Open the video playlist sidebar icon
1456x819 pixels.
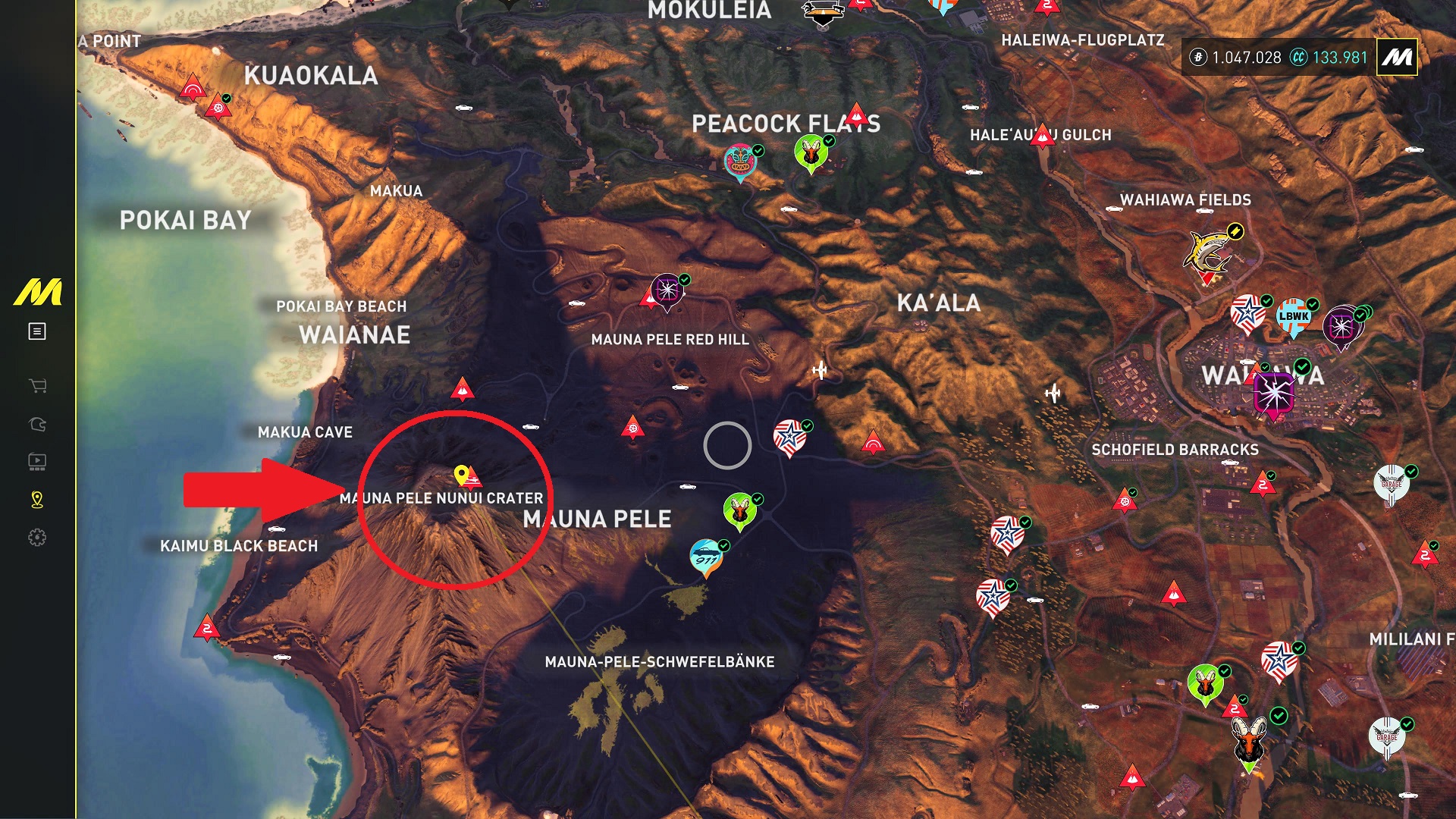coord(37,461)
